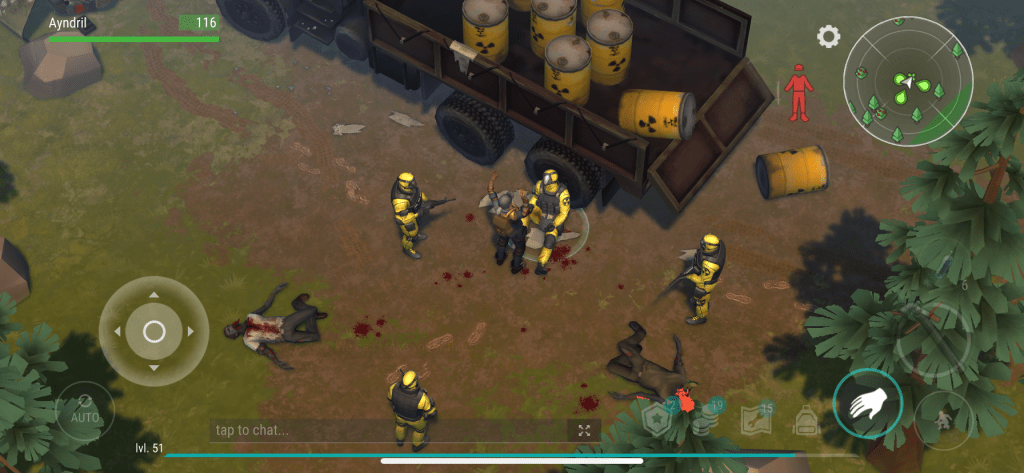Tap the virtual joystick center

point(154,331)
